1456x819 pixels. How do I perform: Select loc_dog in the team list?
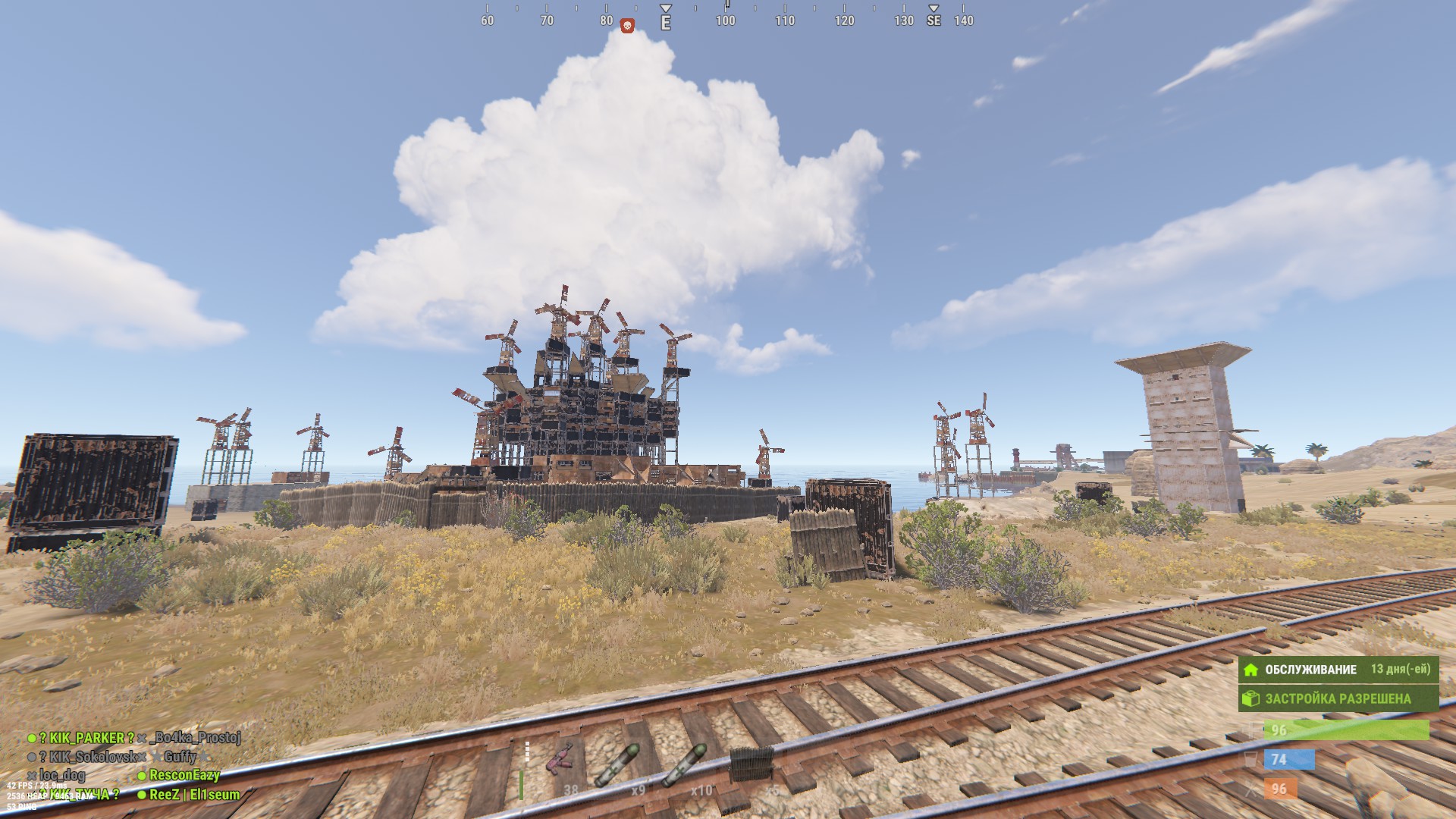point(61,775)
